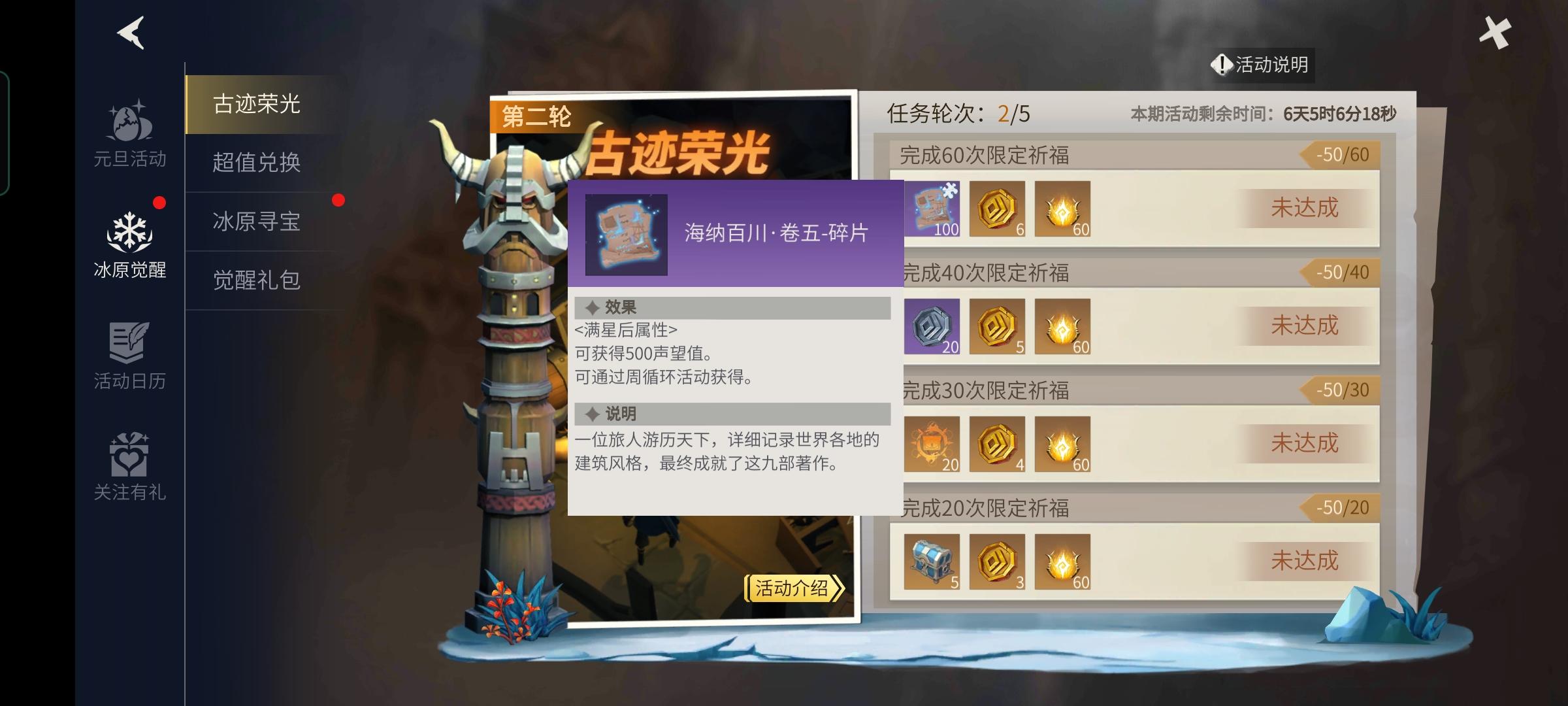The image size is (1568, 706).
Task: Dismiss the item tooltip popup
Action: pos(733,392)
